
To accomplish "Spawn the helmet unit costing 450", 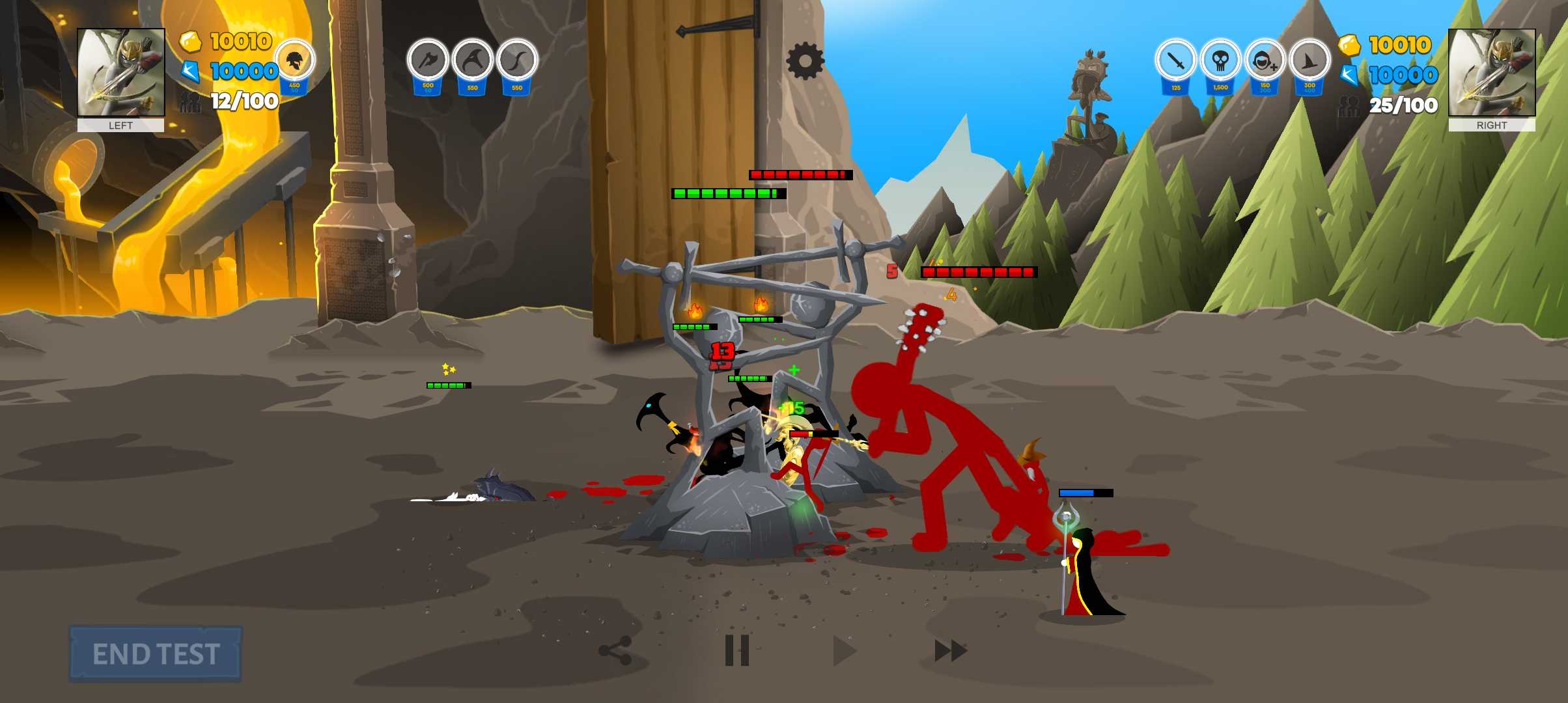I will tap(295, 61).
